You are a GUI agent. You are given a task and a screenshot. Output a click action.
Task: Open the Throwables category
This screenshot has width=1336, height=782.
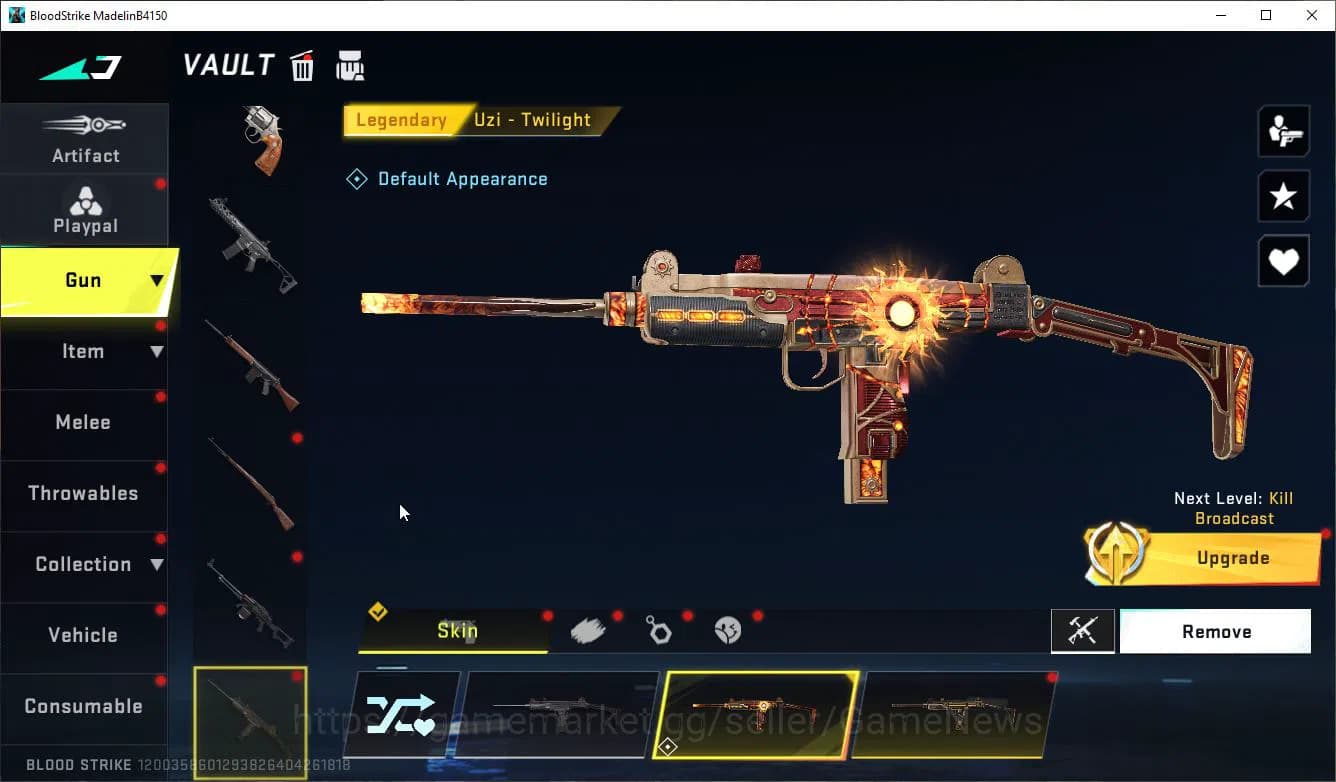tap(83, 493)
